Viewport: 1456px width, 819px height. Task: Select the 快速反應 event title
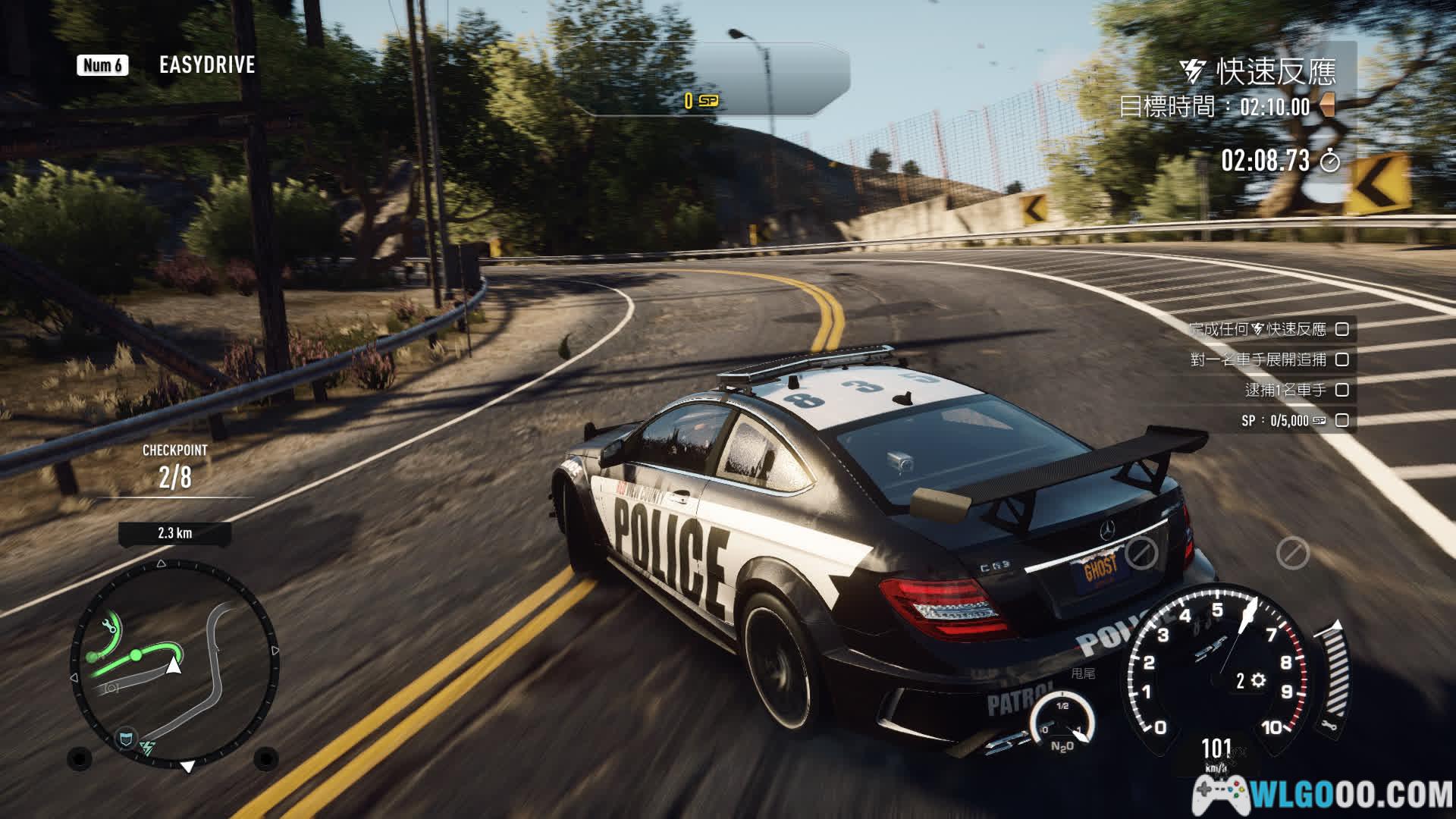pyautogui.click(x=1276, y=72)
